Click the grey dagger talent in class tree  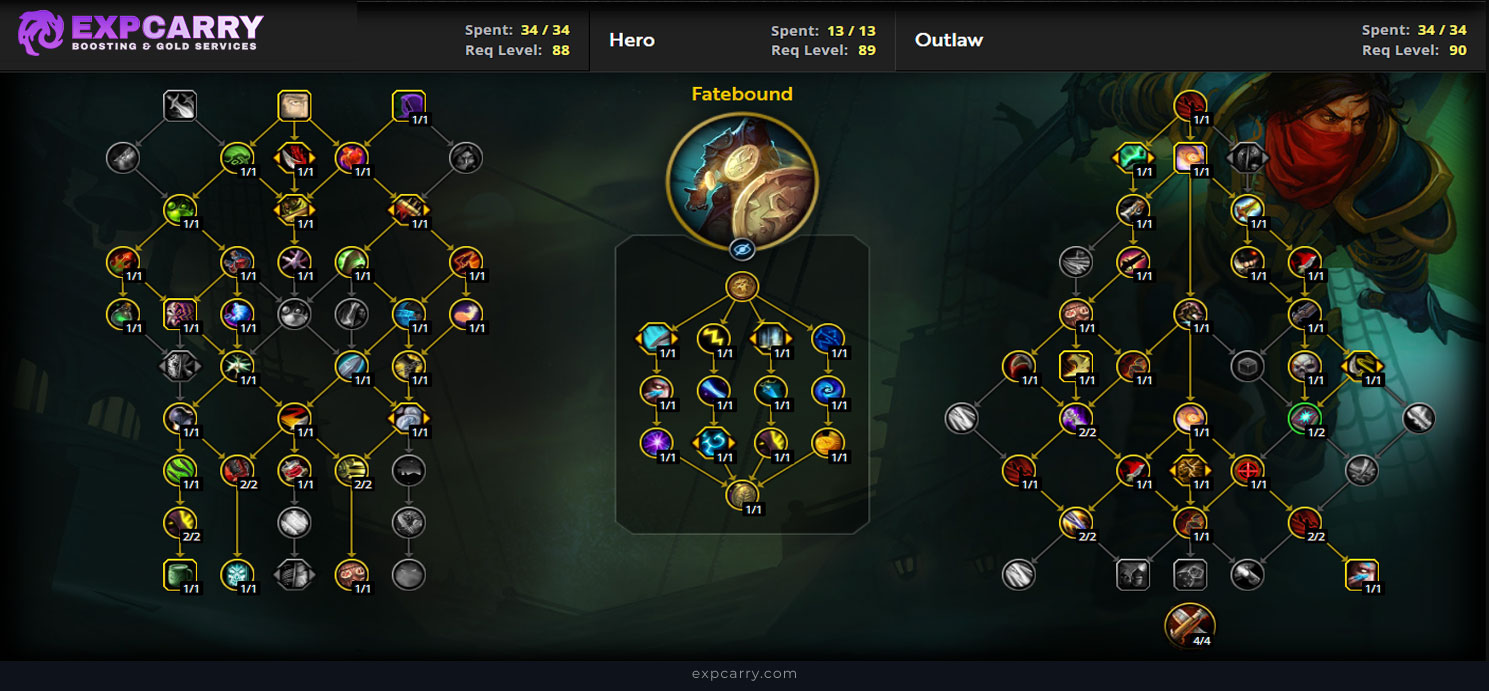pos(180,105)
